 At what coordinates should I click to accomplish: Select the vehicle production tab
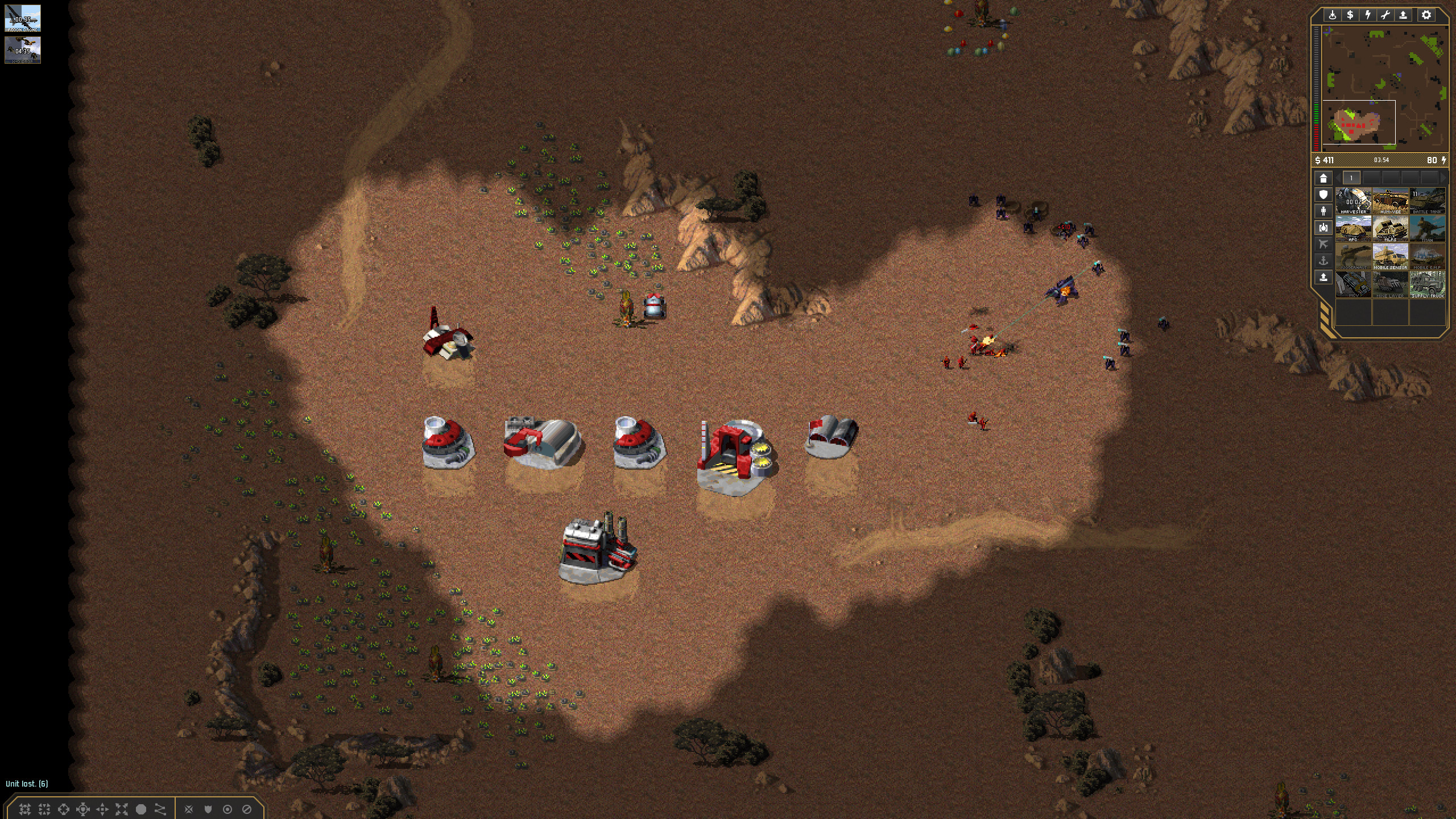click(1323, 227)
